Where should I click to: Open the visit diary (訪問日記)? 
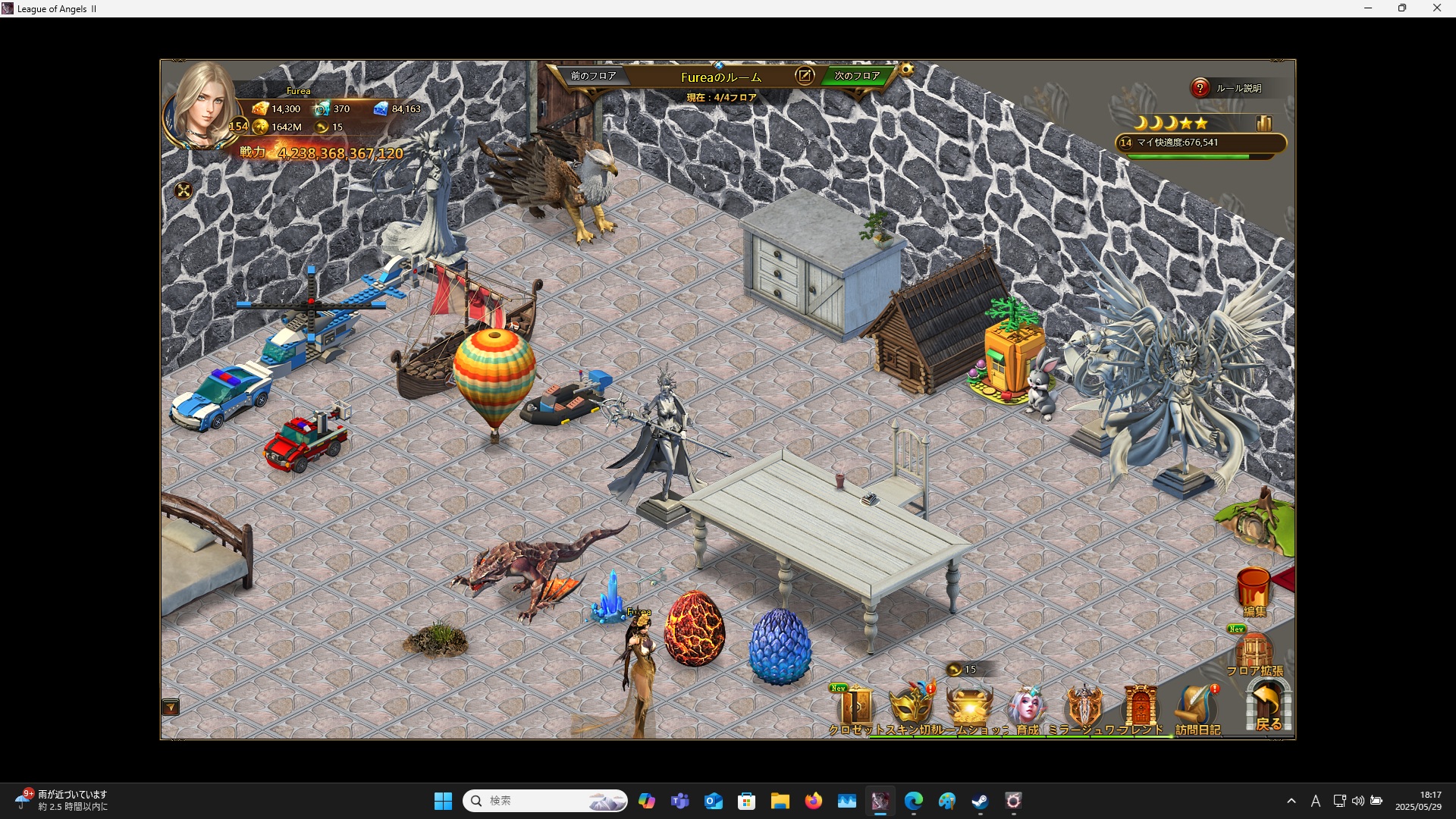1197,708
